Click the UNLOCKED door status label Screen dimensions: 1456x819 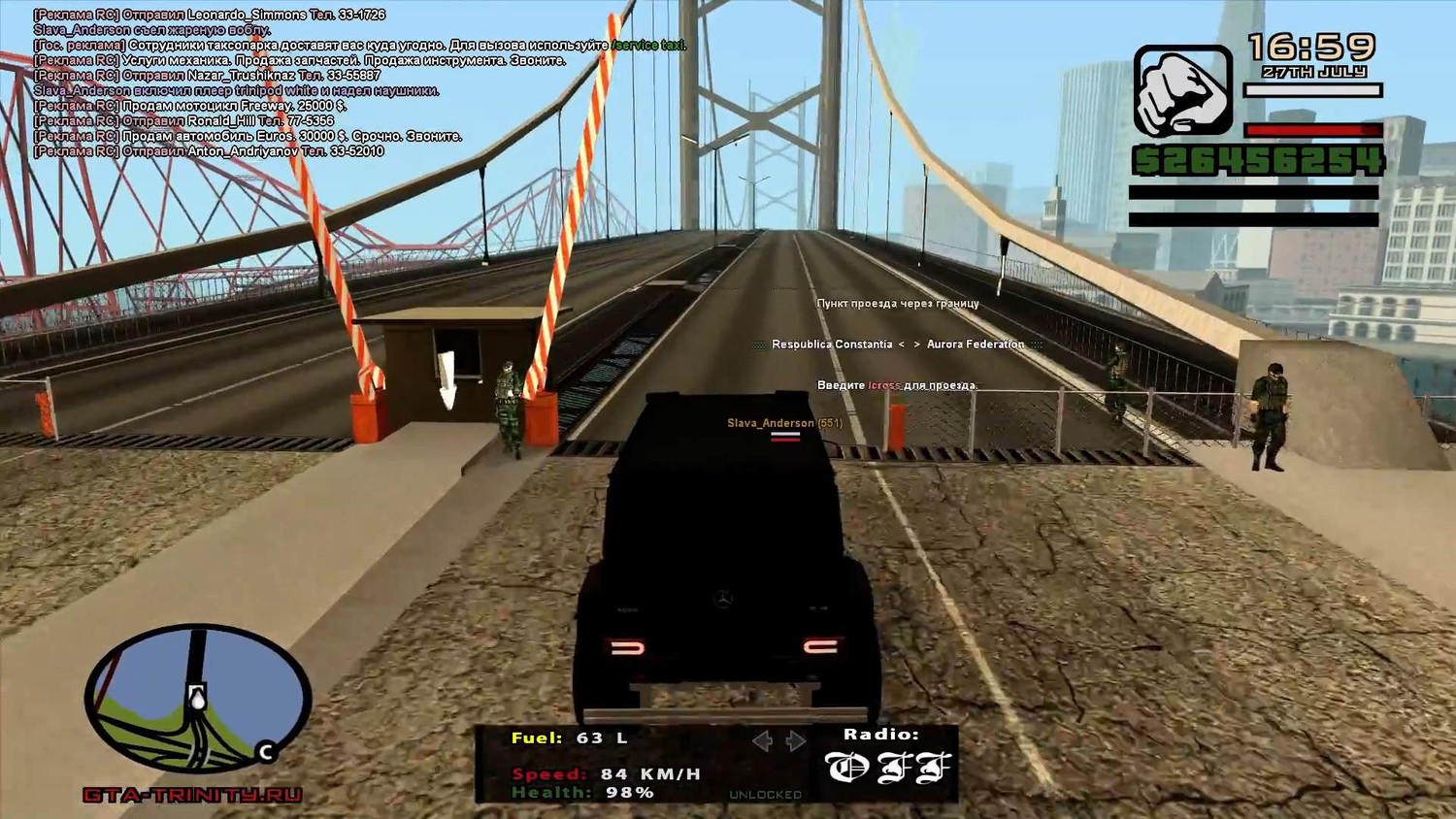point(765,795)
